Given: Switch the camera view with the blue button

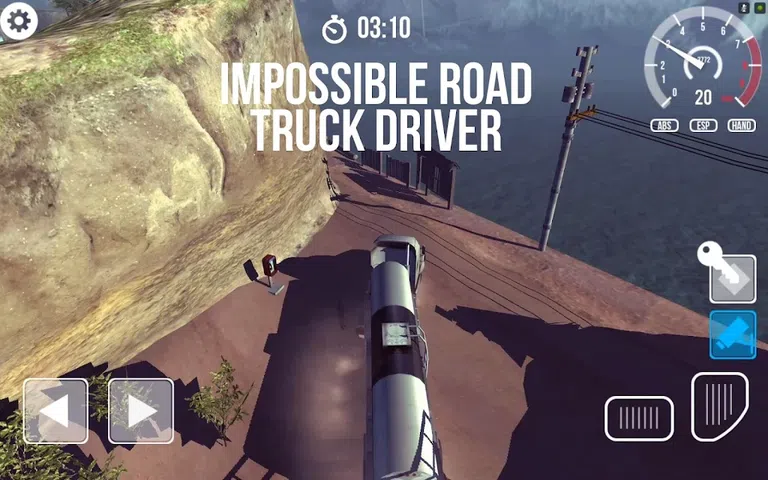Looking at the screenshot, I should click(x=732, y=335).
